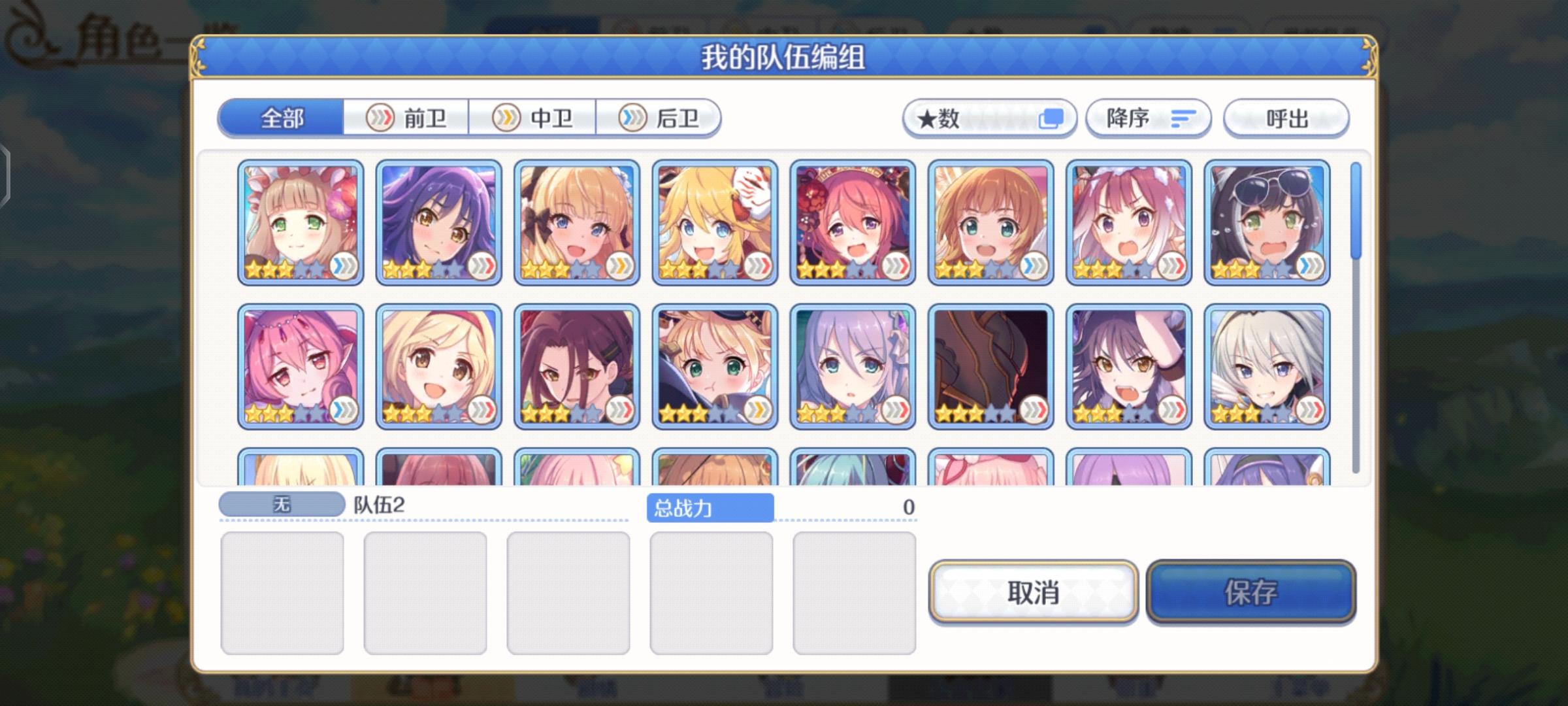
Task: Select the blue 后卫 chevron icon
Action: coord(632,118)
